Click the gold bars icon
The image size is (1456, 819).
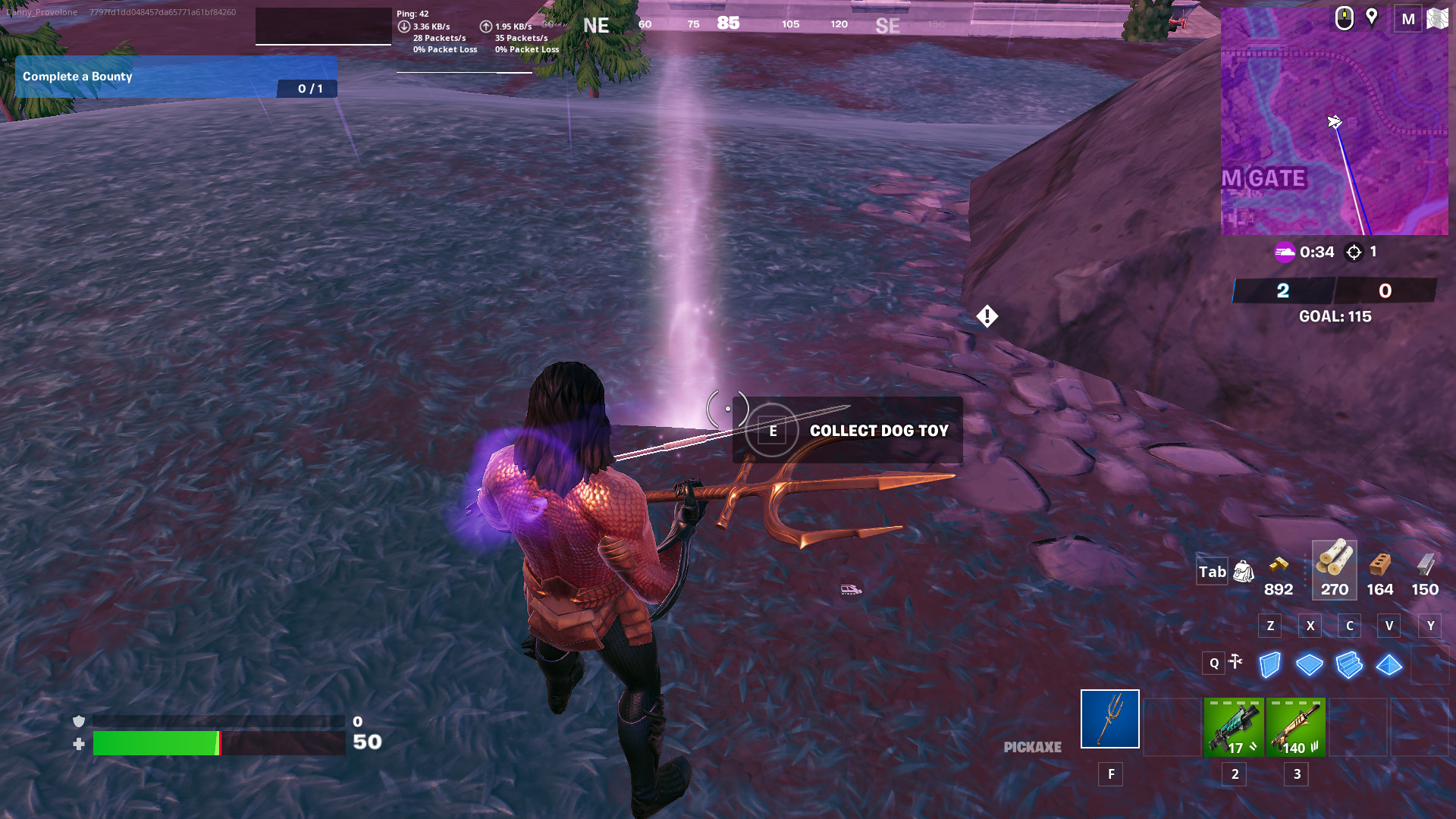[1279, 565]
